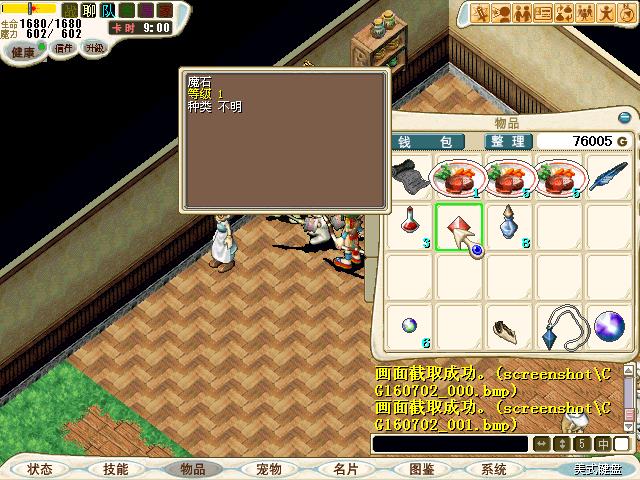
Task: Open the 宠物 pets menu
Action: point(268,469)
